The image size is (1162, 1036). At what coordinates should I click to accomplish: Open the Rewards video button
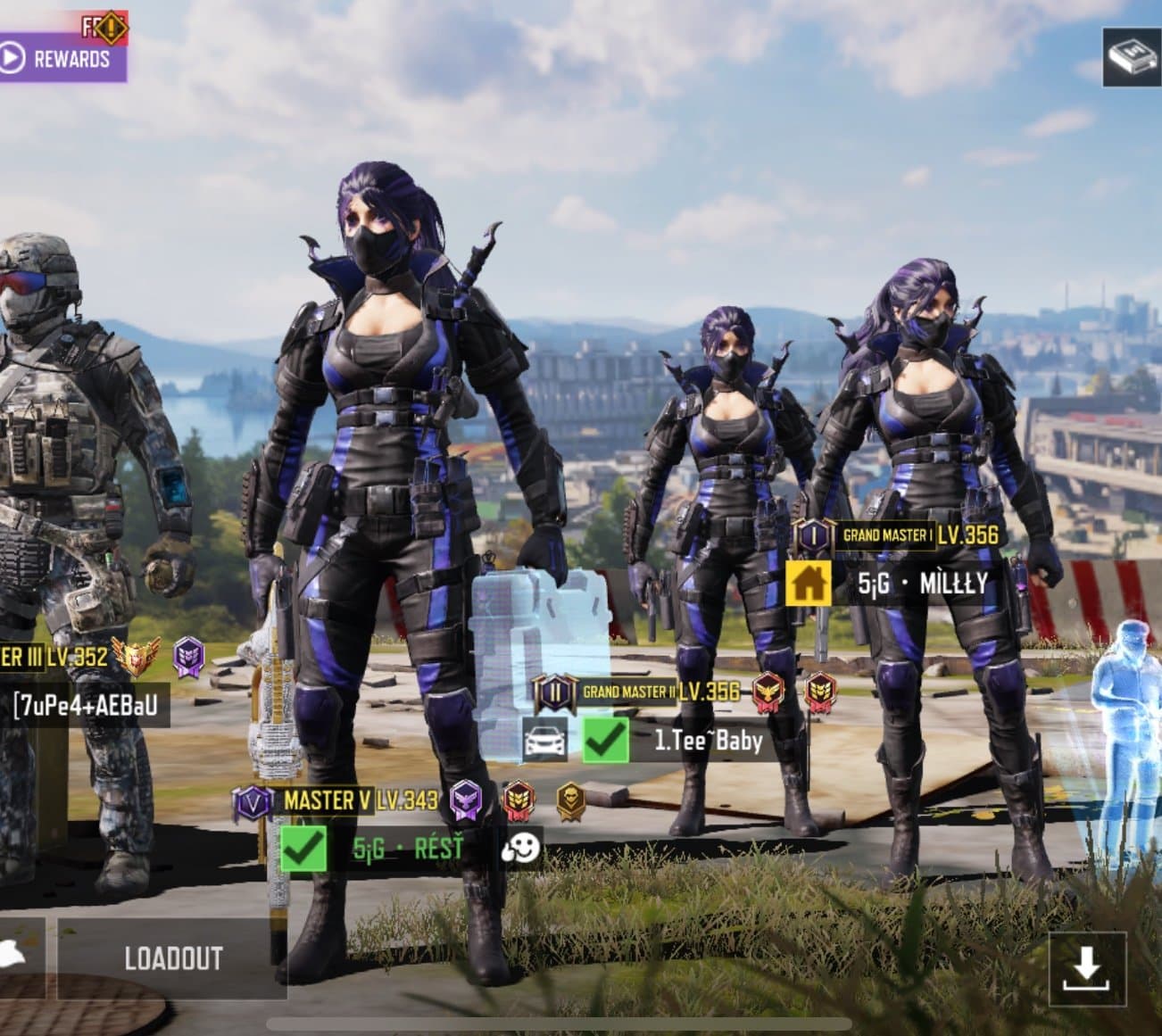tap(59, 59)
